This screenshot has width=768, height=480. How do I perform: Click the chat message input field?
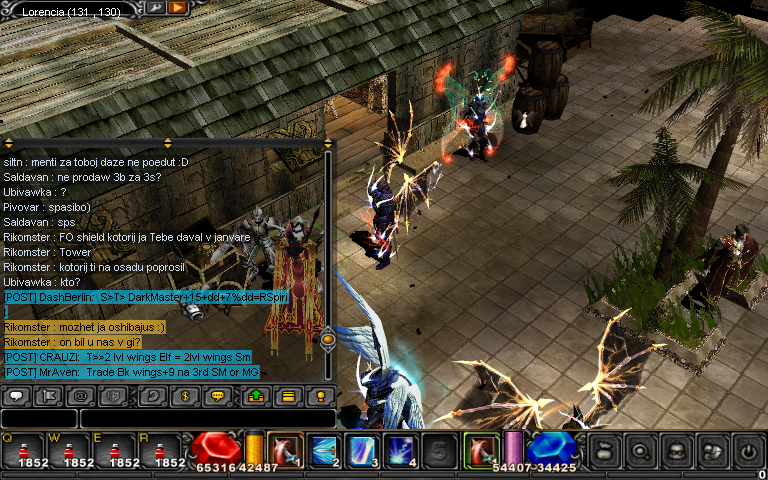[205, 418]
